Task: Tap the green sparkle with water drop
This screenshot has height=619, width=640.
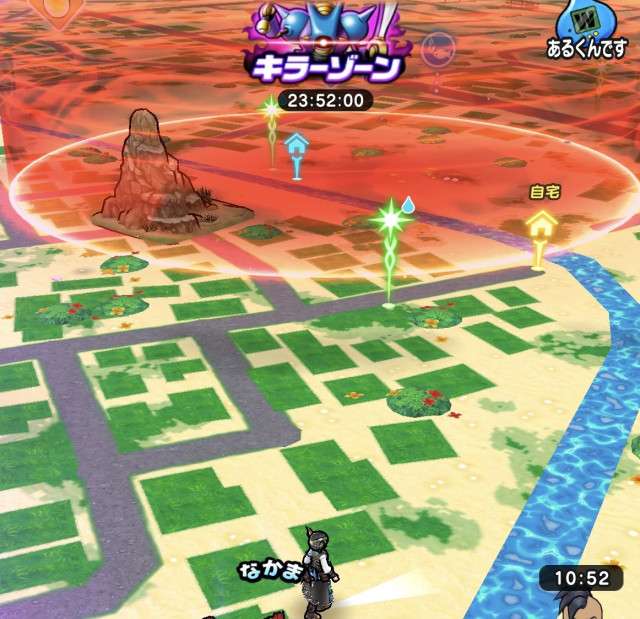Action: 390,219
